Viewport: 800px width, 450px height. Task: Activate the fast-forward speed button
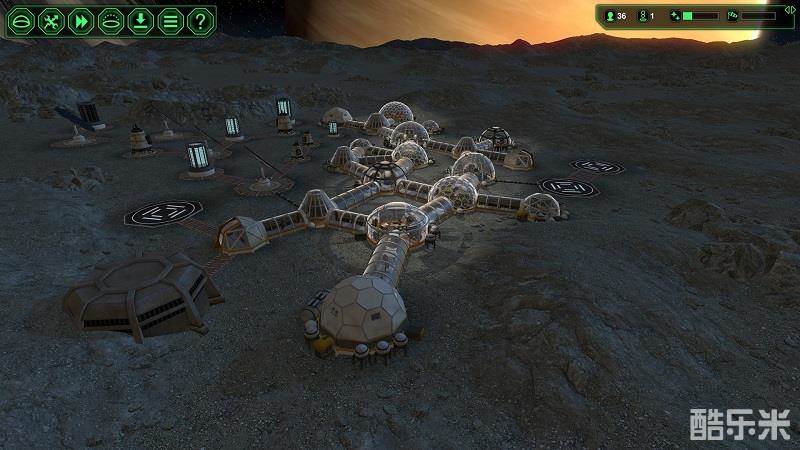pos(81,20)
